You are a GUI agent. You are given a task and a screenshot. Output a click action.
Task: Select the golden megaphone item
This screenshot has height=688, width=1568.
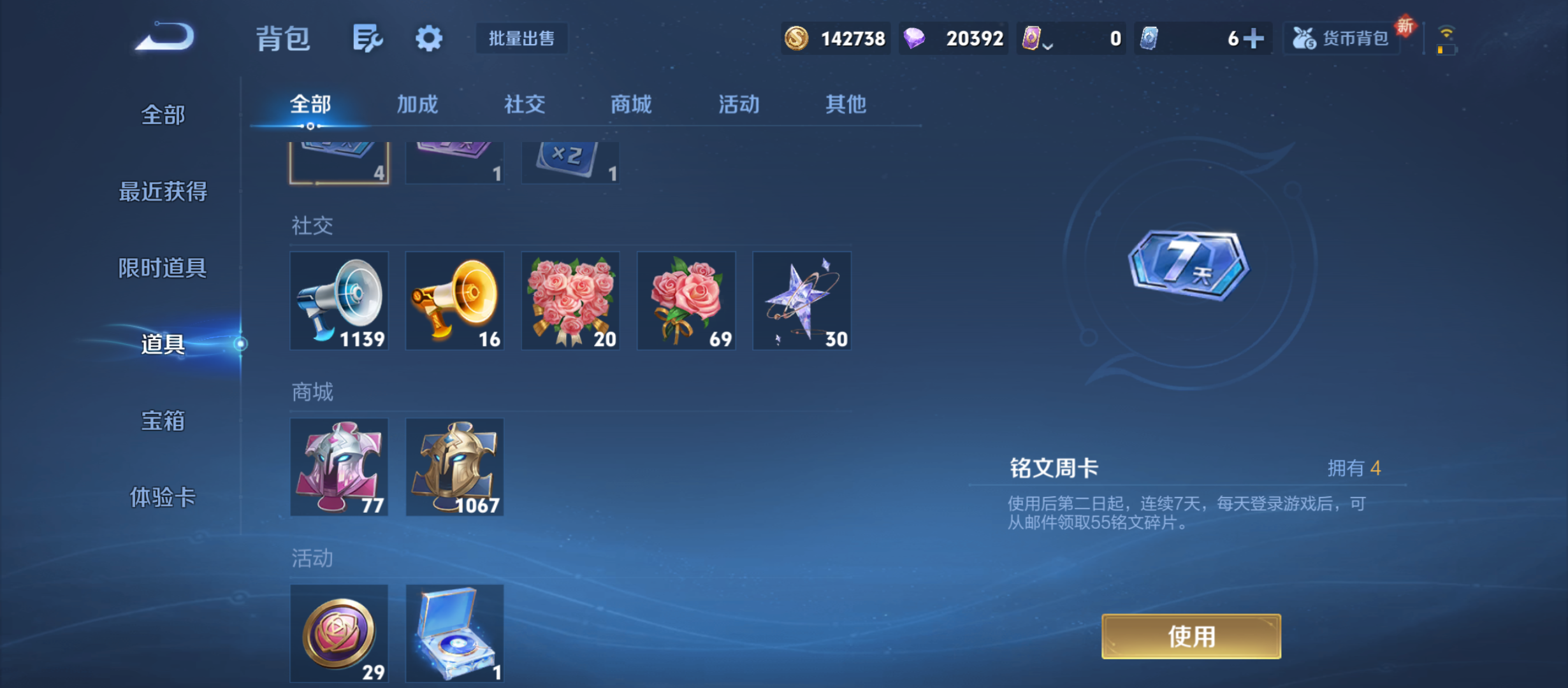coord(454,301)
